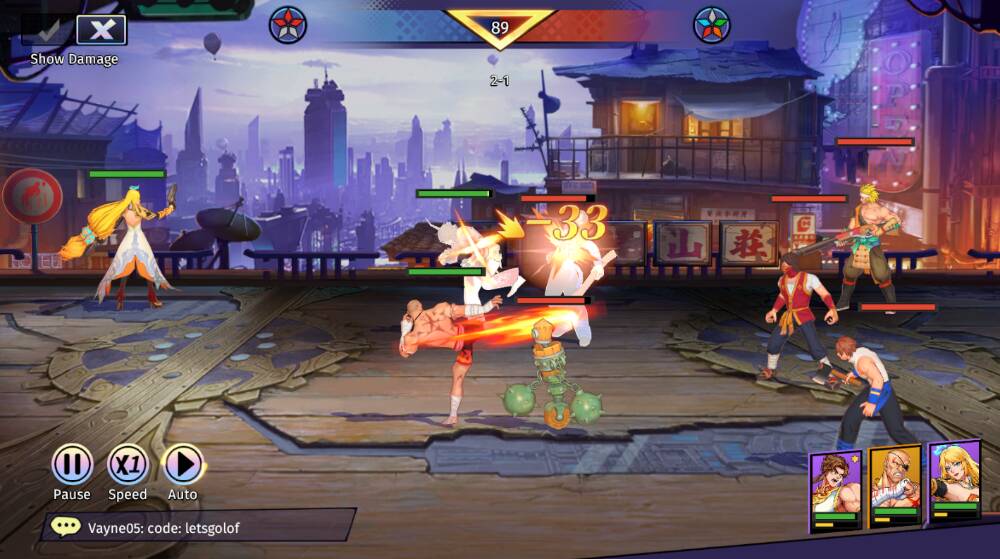Select the brown-haired fighter hero card
The image size is (1000, 559).
pos(835,487)
